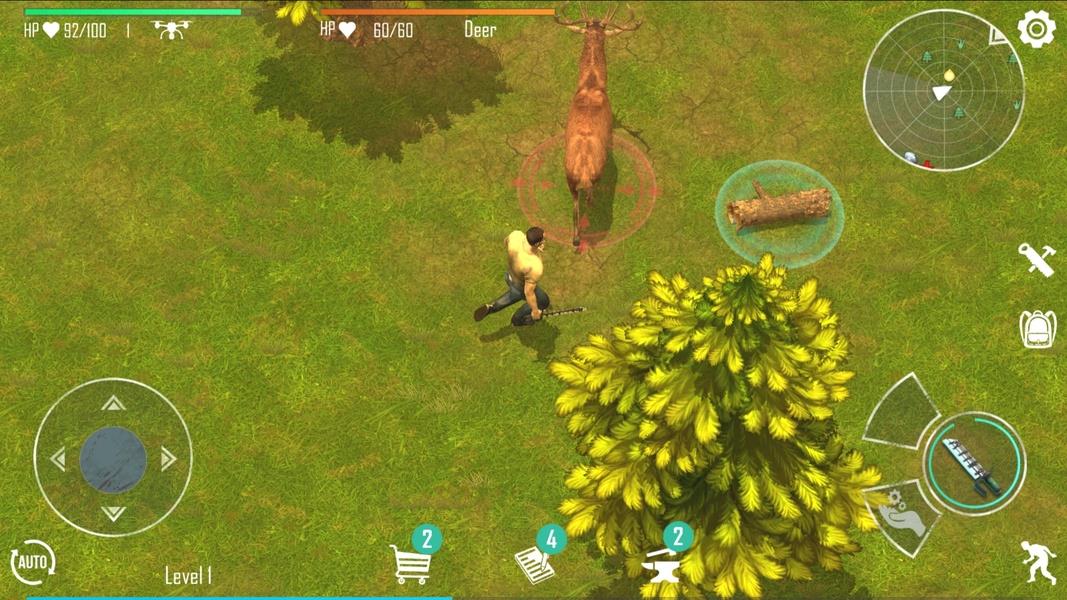Tap the joystick right arrow
This screenshot has width=1067, height=600.
tap(168, 459)
